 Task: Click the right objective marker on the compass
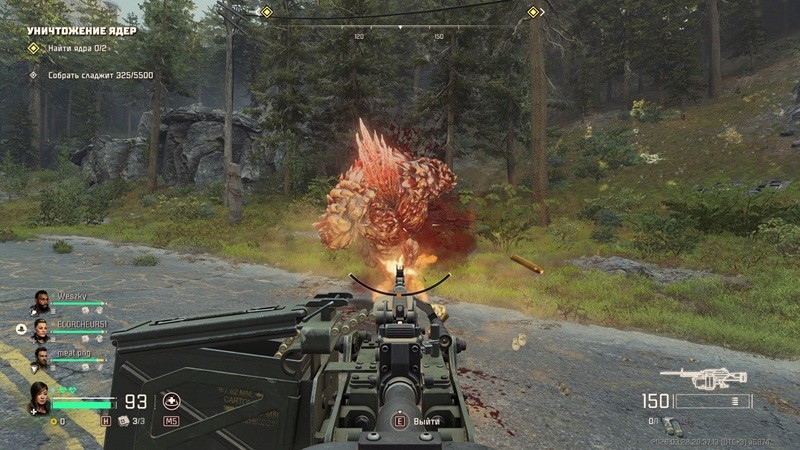tap(533, 12)
